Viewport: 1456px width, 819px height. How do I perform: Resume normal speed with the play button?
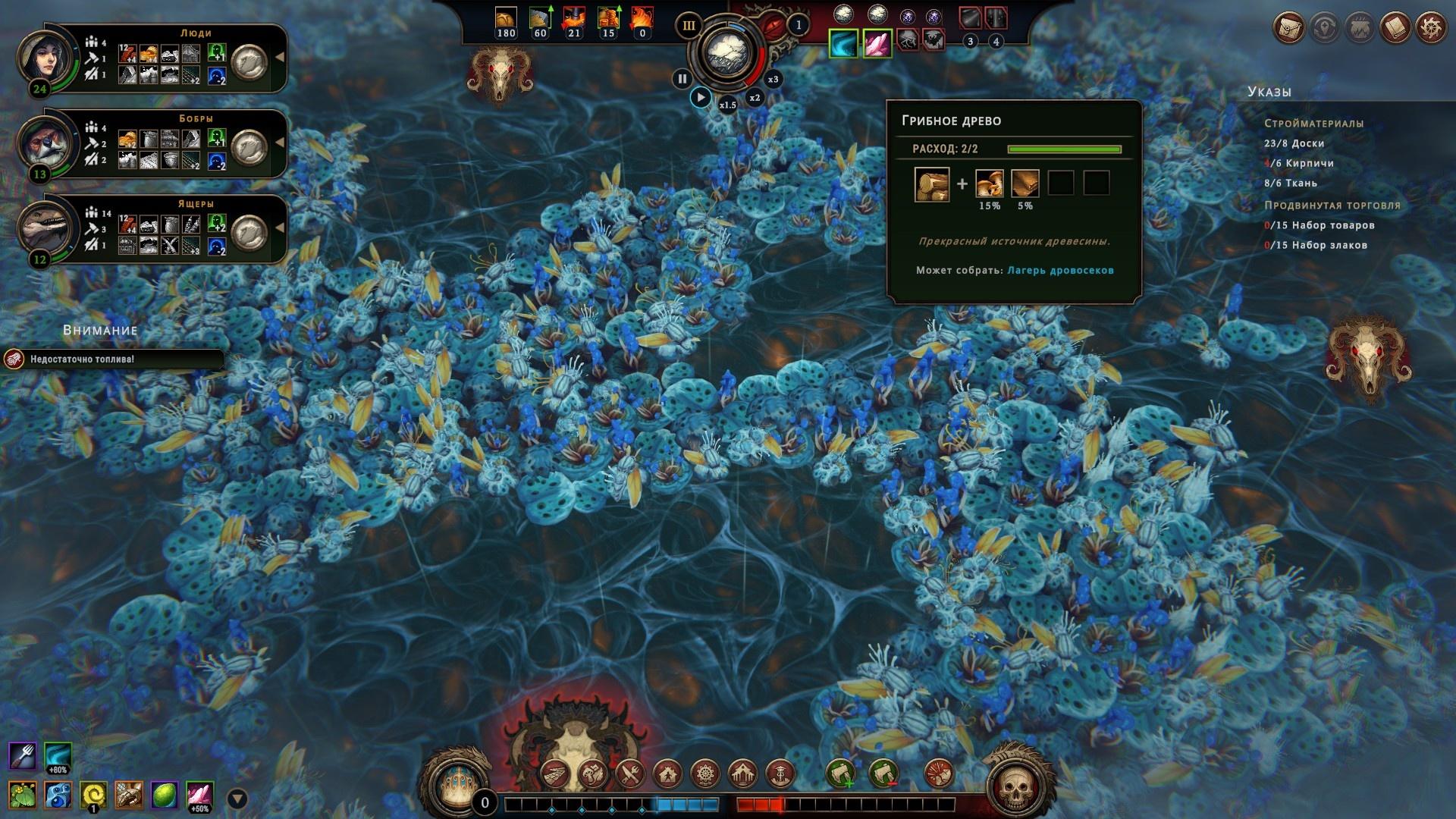coord(700,97)
